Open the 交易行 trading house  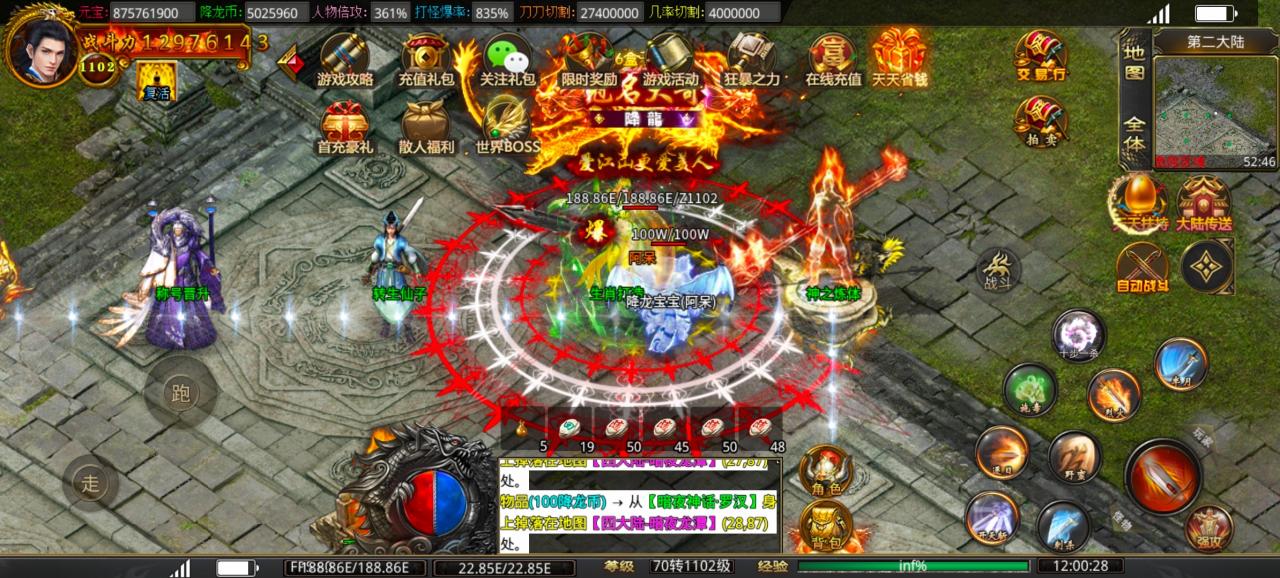coord(1040,53)
